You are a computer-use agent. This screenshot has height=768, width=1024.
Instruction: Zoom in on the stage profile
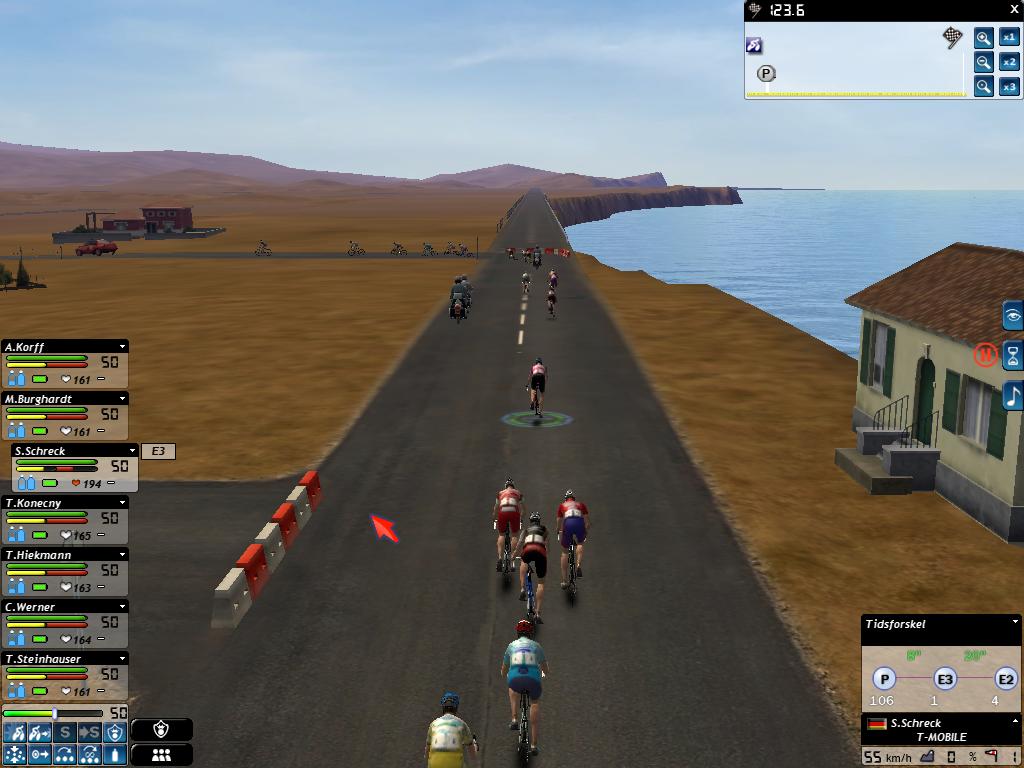click(984, 38)
